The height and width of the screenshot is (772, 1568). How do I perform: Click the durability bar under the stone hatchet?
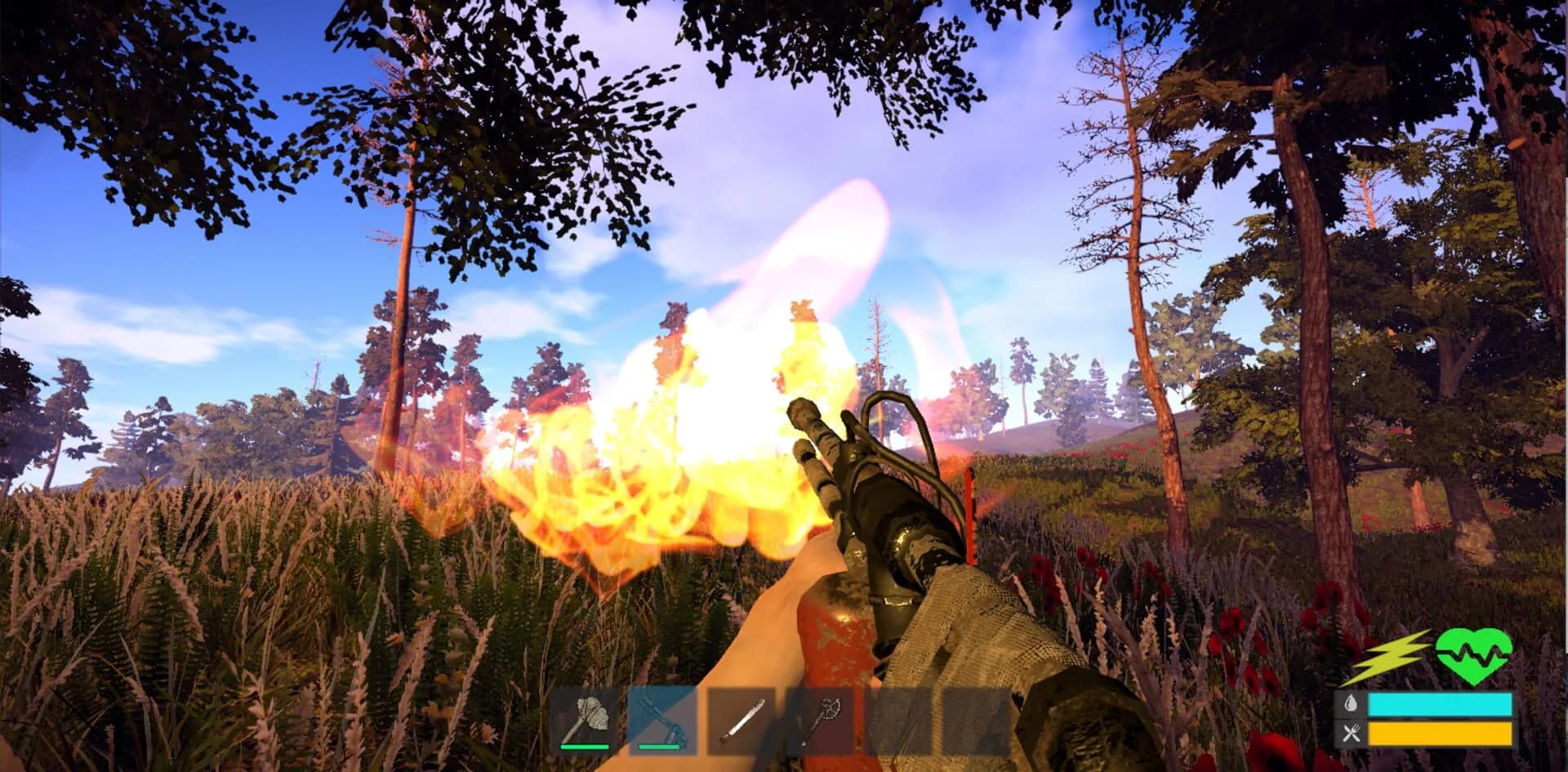point(585,747)
